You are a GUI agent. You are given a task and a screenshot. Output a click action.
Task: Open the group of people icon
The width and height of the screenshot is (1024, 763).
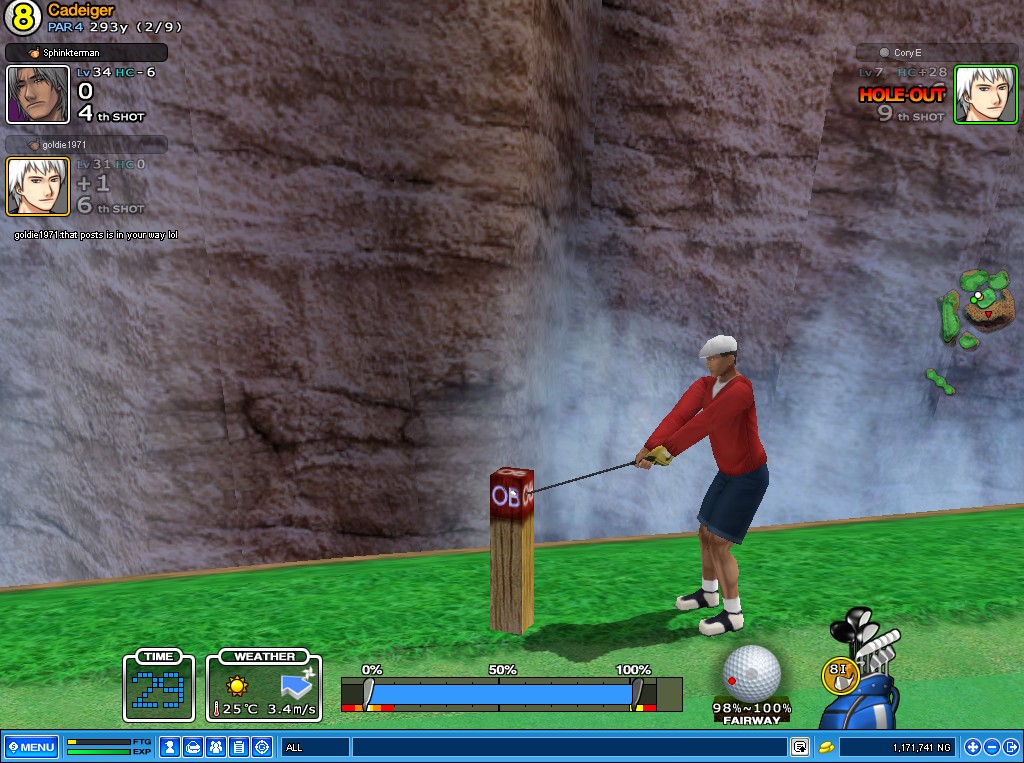(216, 747)
